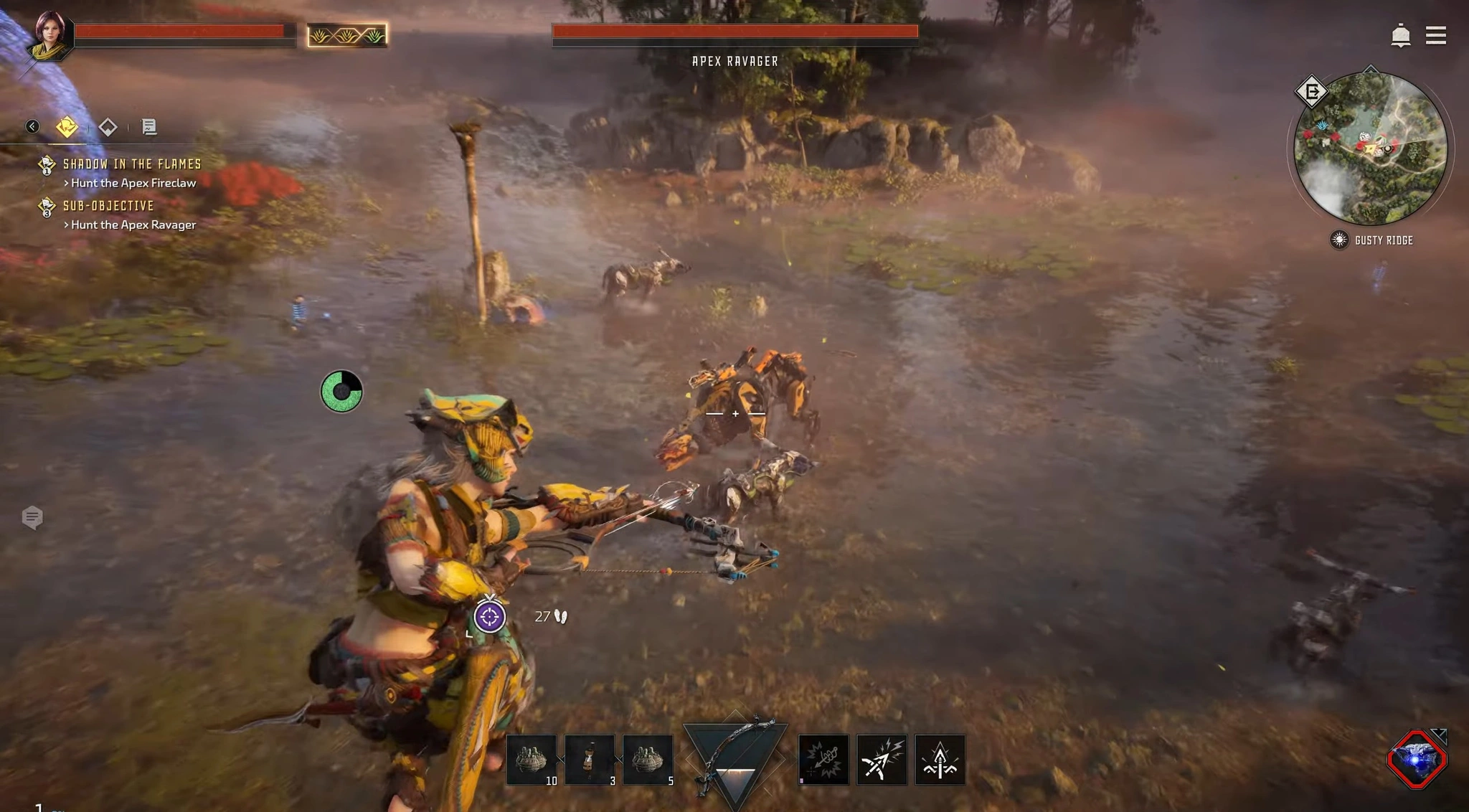This screenshot has height=812, width=1469.
Task: Toggle the lightning arrows technique slot
Action: click(882, 760)
